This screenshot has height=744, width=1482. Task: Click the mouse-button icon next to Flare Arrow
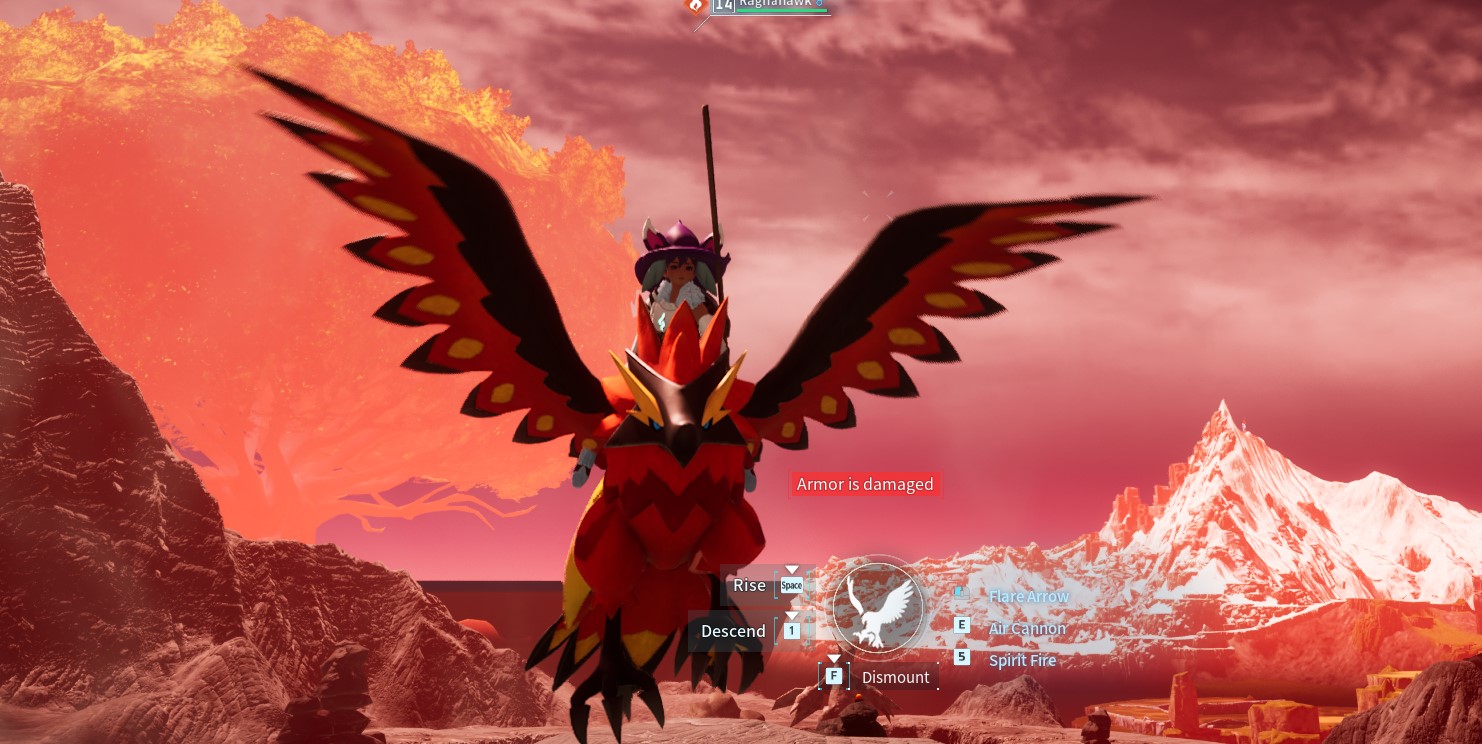click(x=962, y=593)
